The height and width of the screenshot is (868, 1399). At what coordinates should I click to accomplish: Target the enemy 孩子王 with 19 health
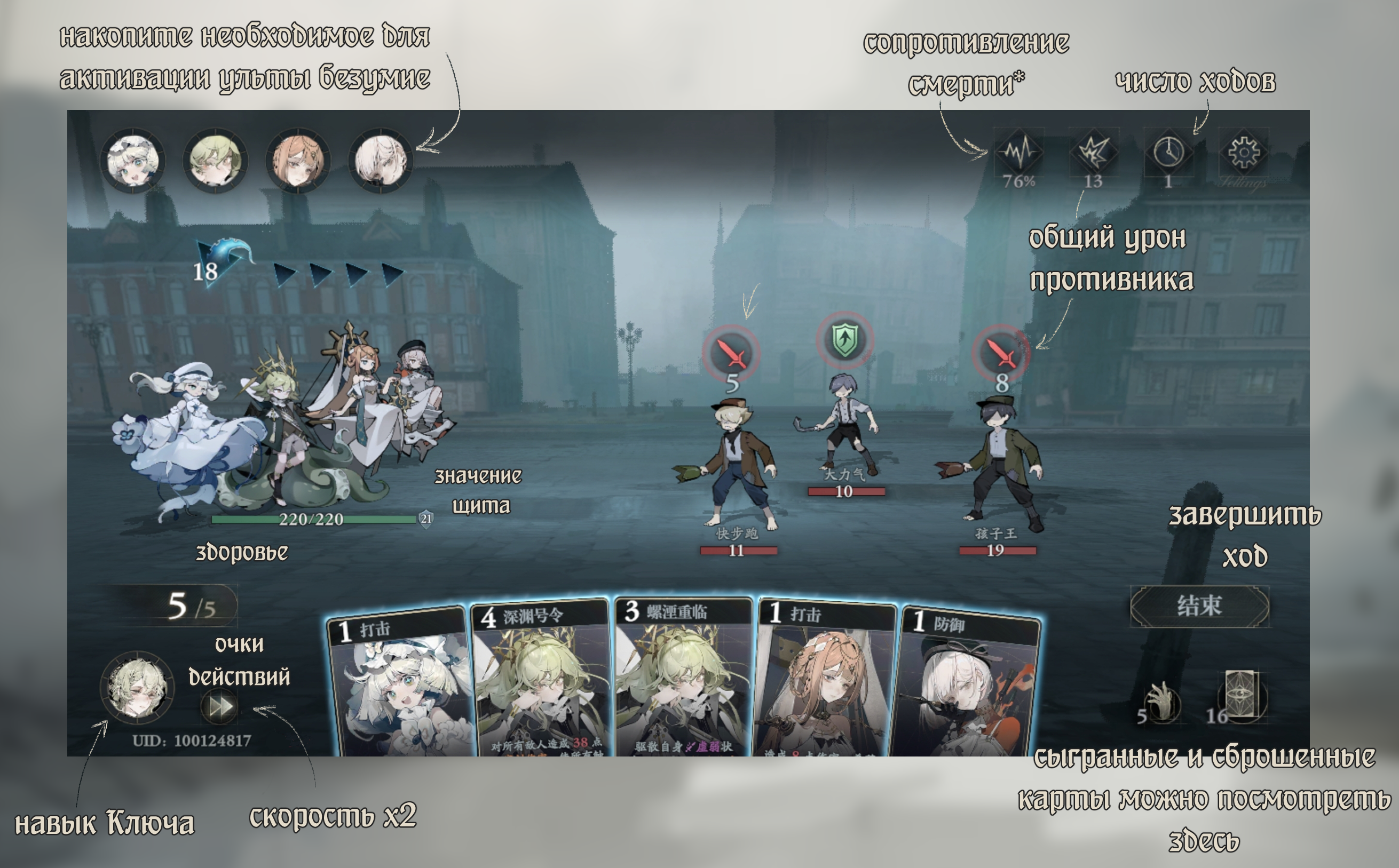click(999, 459)
